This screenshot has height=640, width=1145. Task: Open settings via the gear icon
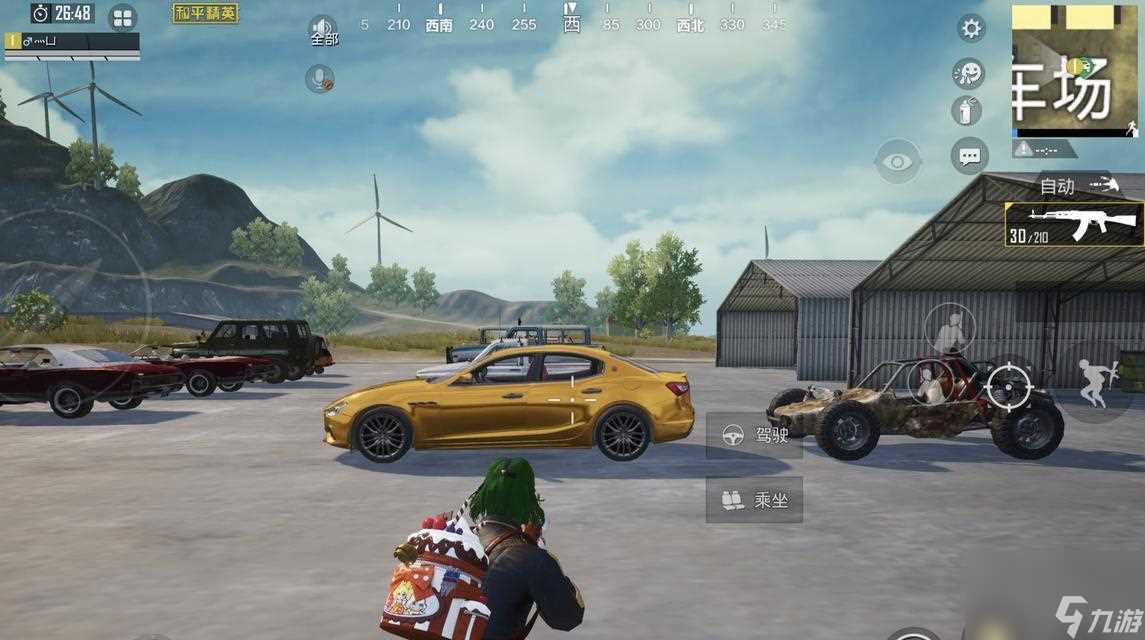[x=971, y=28]
